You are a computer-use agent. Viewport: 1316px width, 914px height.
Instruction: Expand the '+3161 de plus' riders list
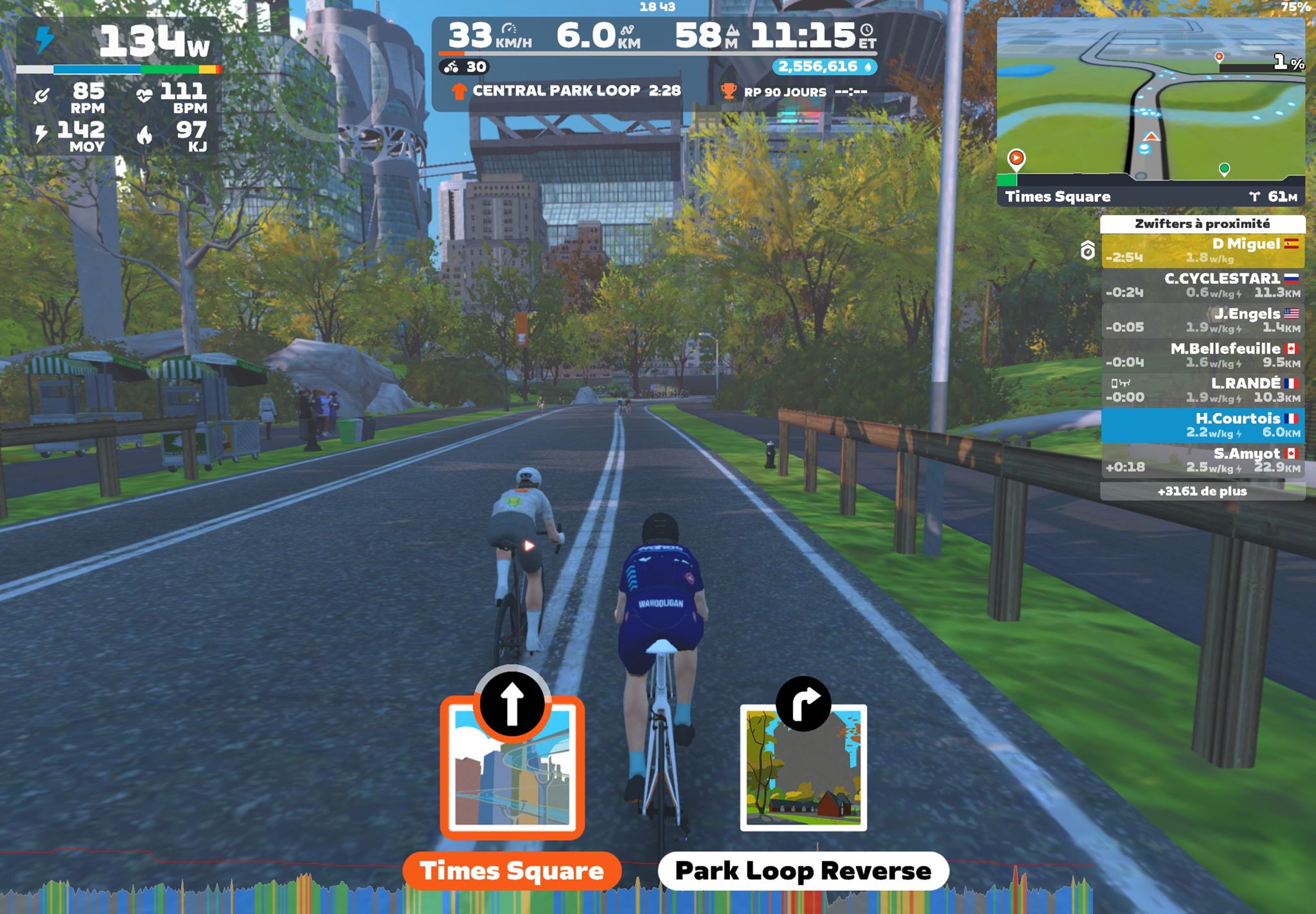click(x=1202, y=491)
